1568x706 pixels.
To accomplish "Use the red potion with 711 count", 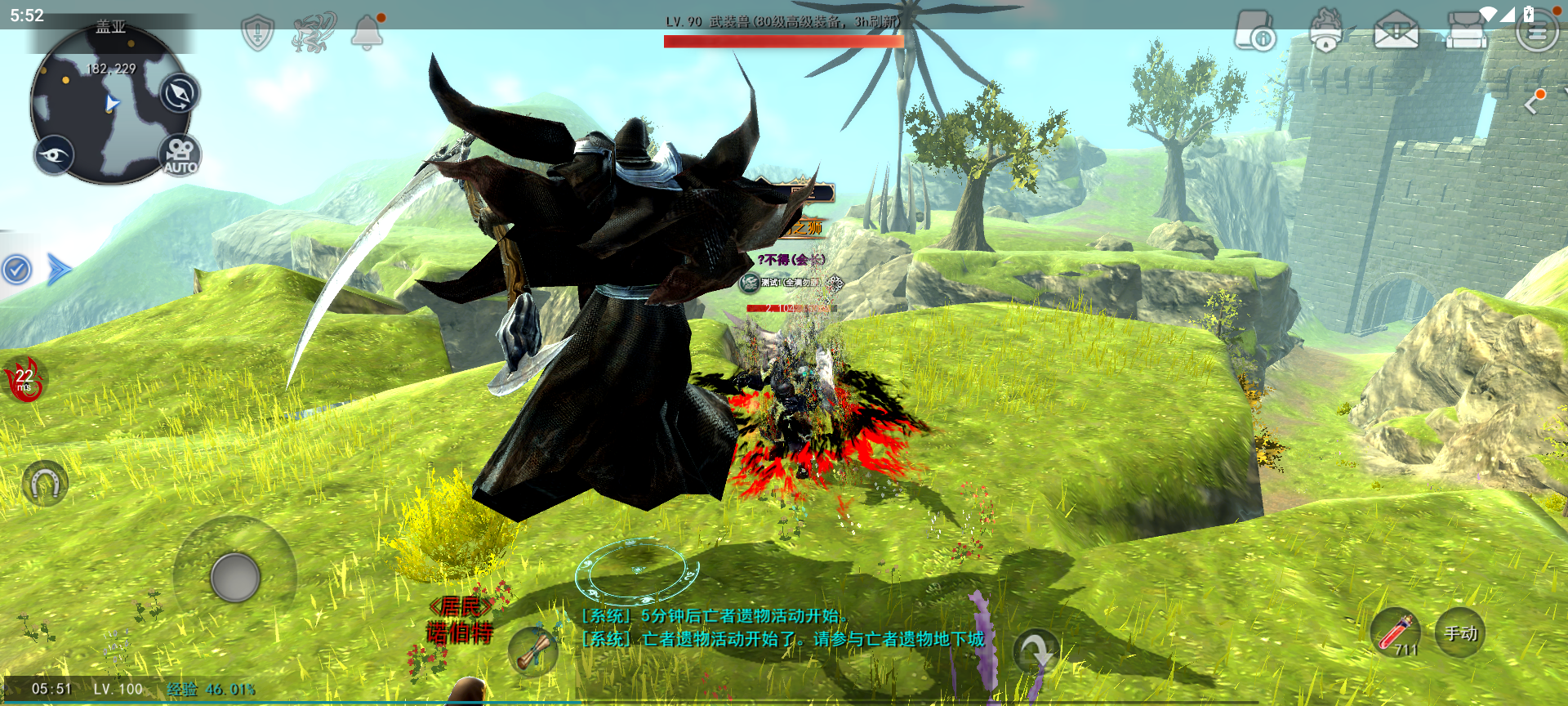I will click(x=1396, y=633).
